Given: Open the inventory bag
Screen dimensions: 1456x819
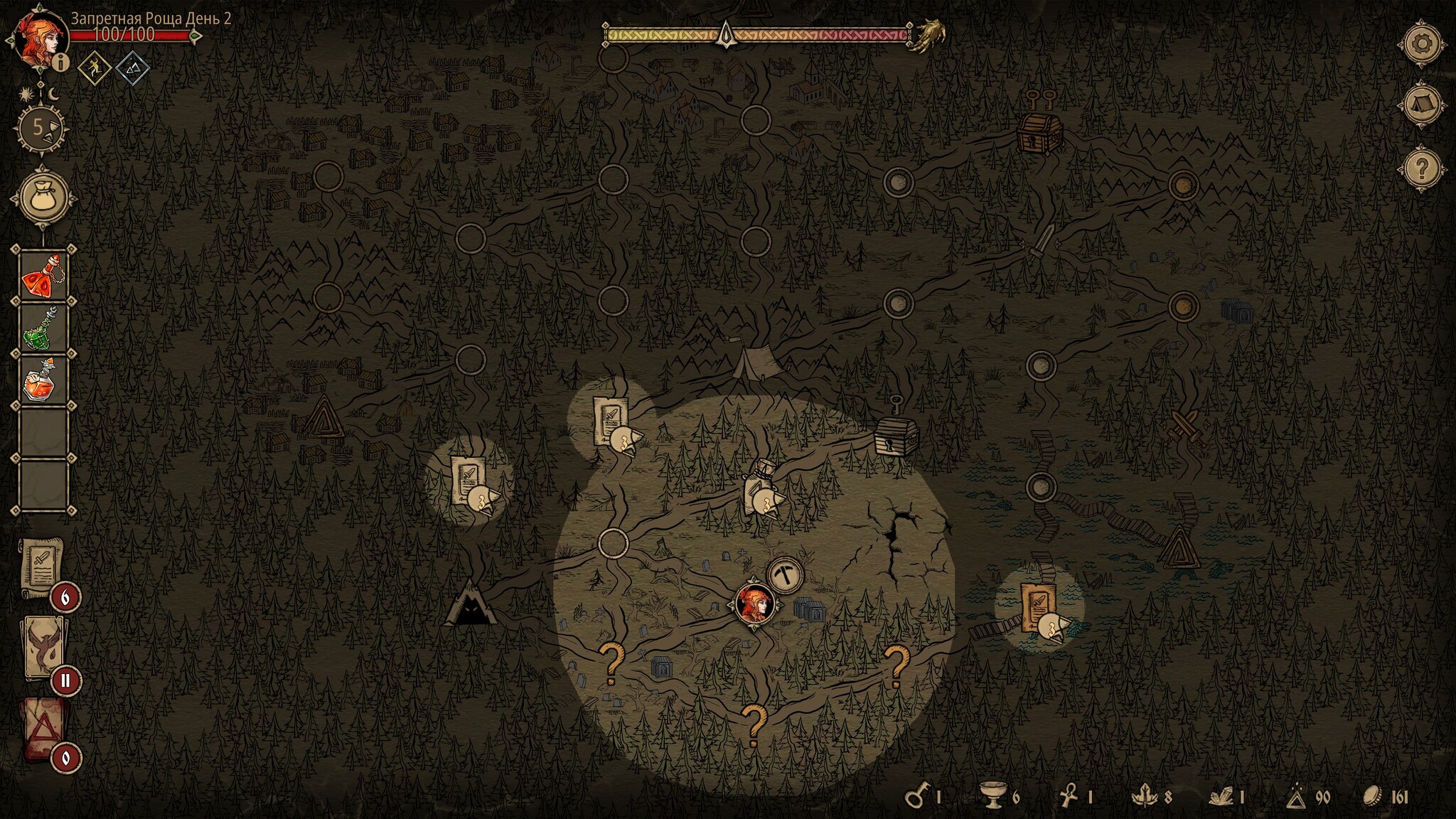Looking at the screenshot, I should [x=43, y=197].
